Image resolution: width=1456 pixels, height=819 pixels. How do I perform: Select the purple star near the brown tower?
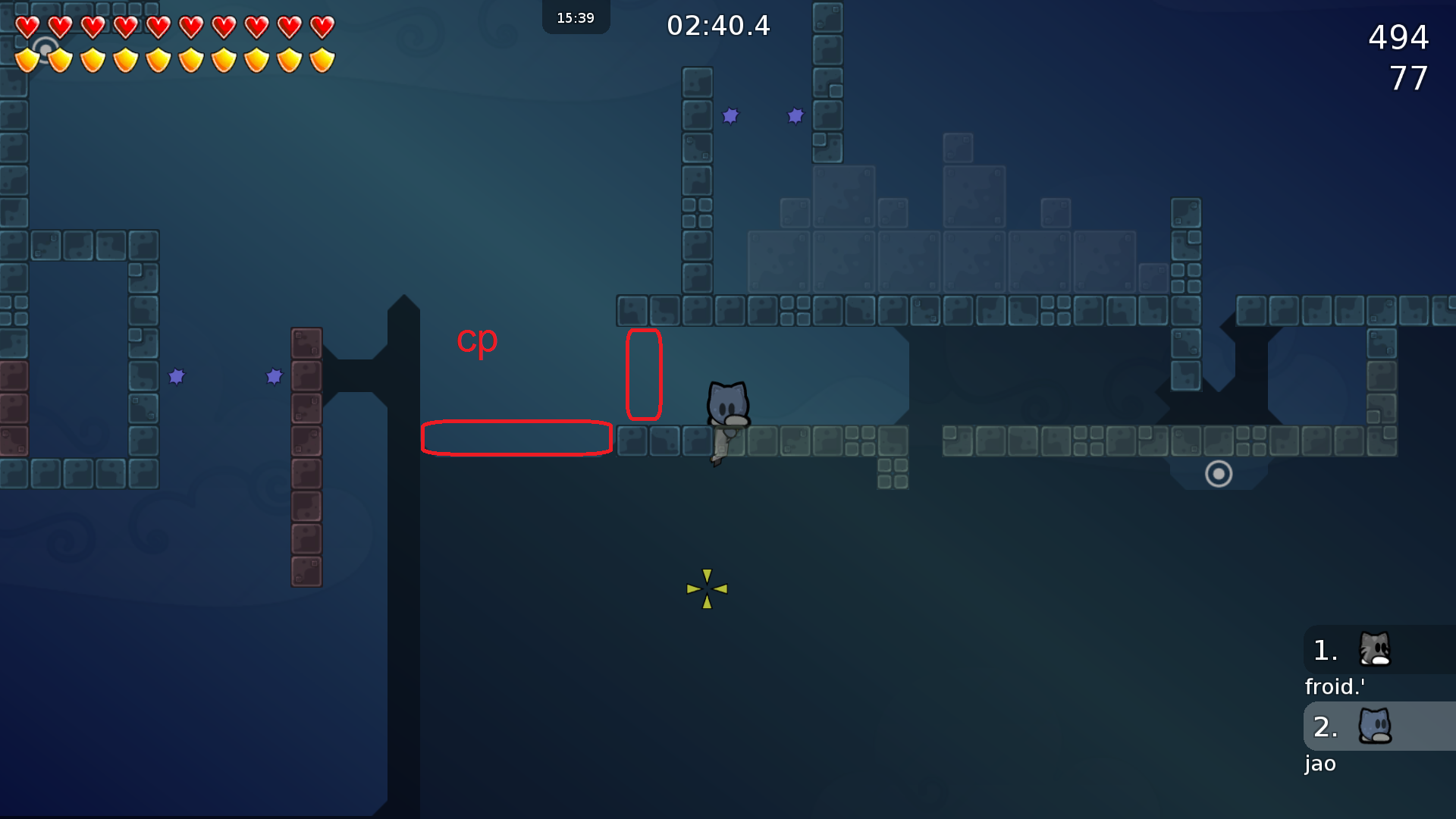[273, 375]
